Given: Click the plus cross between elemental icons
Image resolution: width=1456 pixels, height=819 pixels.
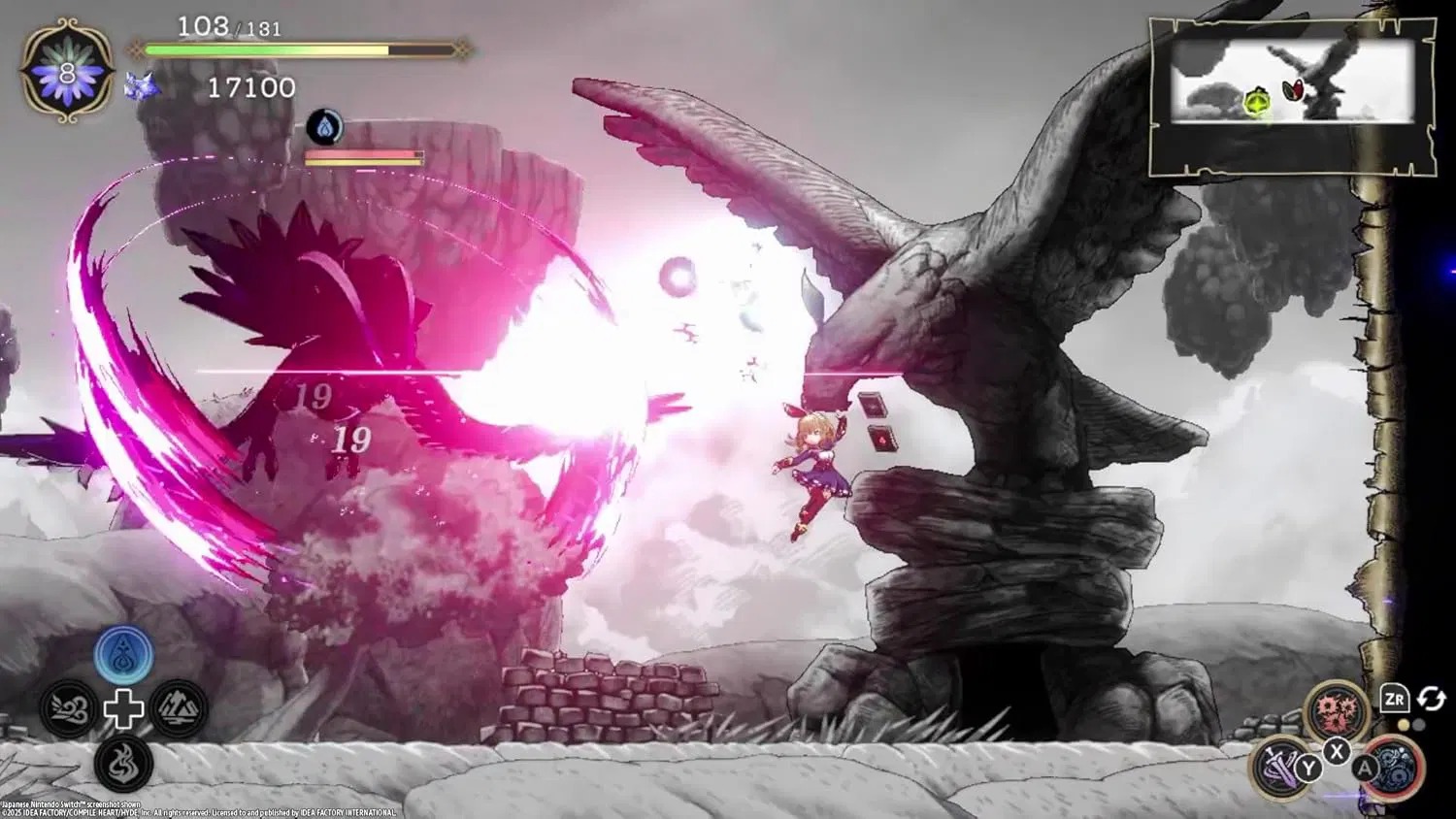Looking at the screenshot, I should pyautogui.click(x=123, y=709).
